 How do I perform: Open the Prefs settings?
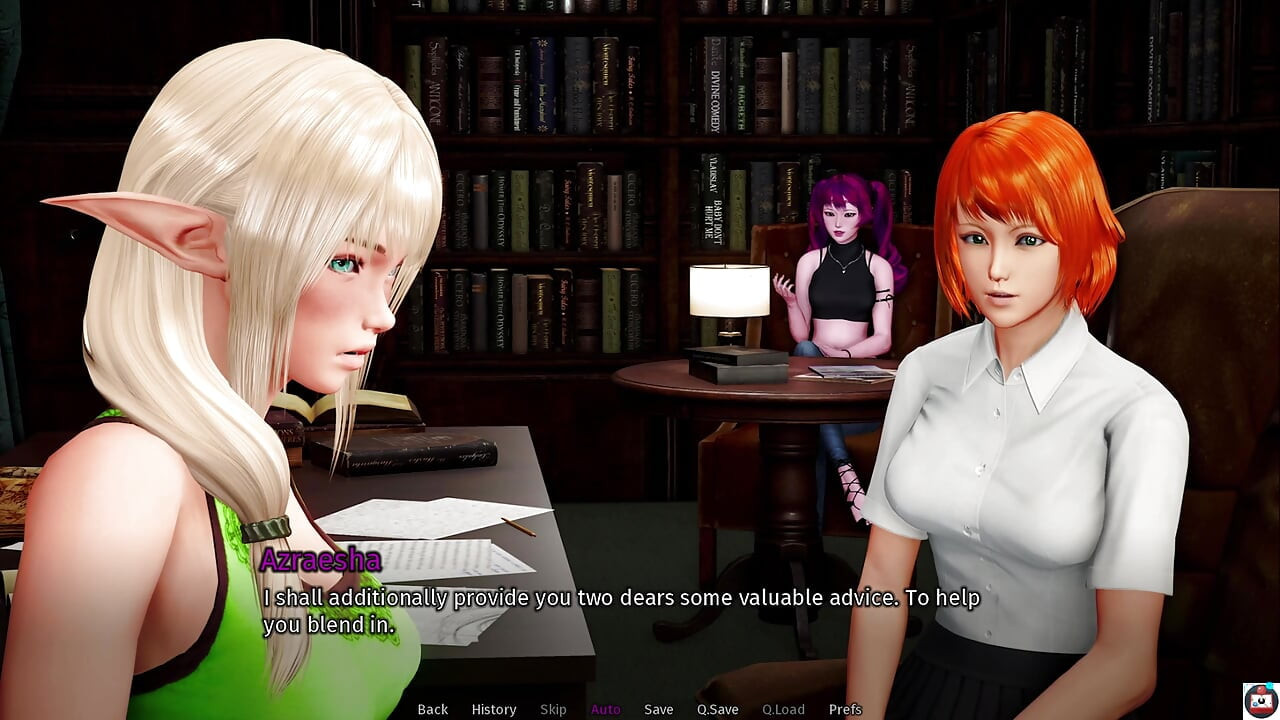[x=845, y=709]
